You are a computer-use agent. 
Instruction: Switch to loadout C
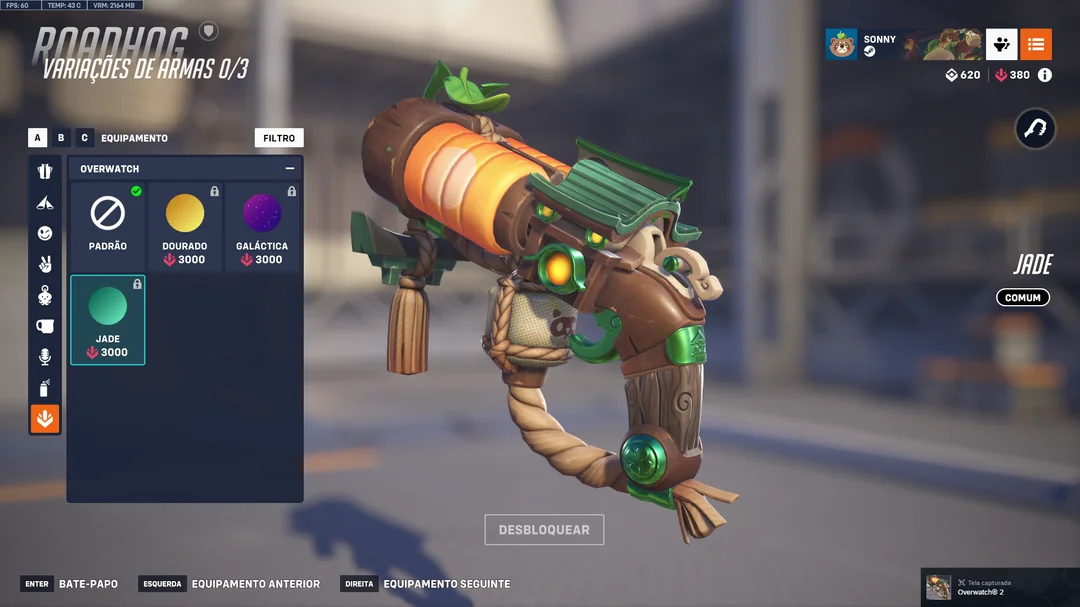[85, 138]
